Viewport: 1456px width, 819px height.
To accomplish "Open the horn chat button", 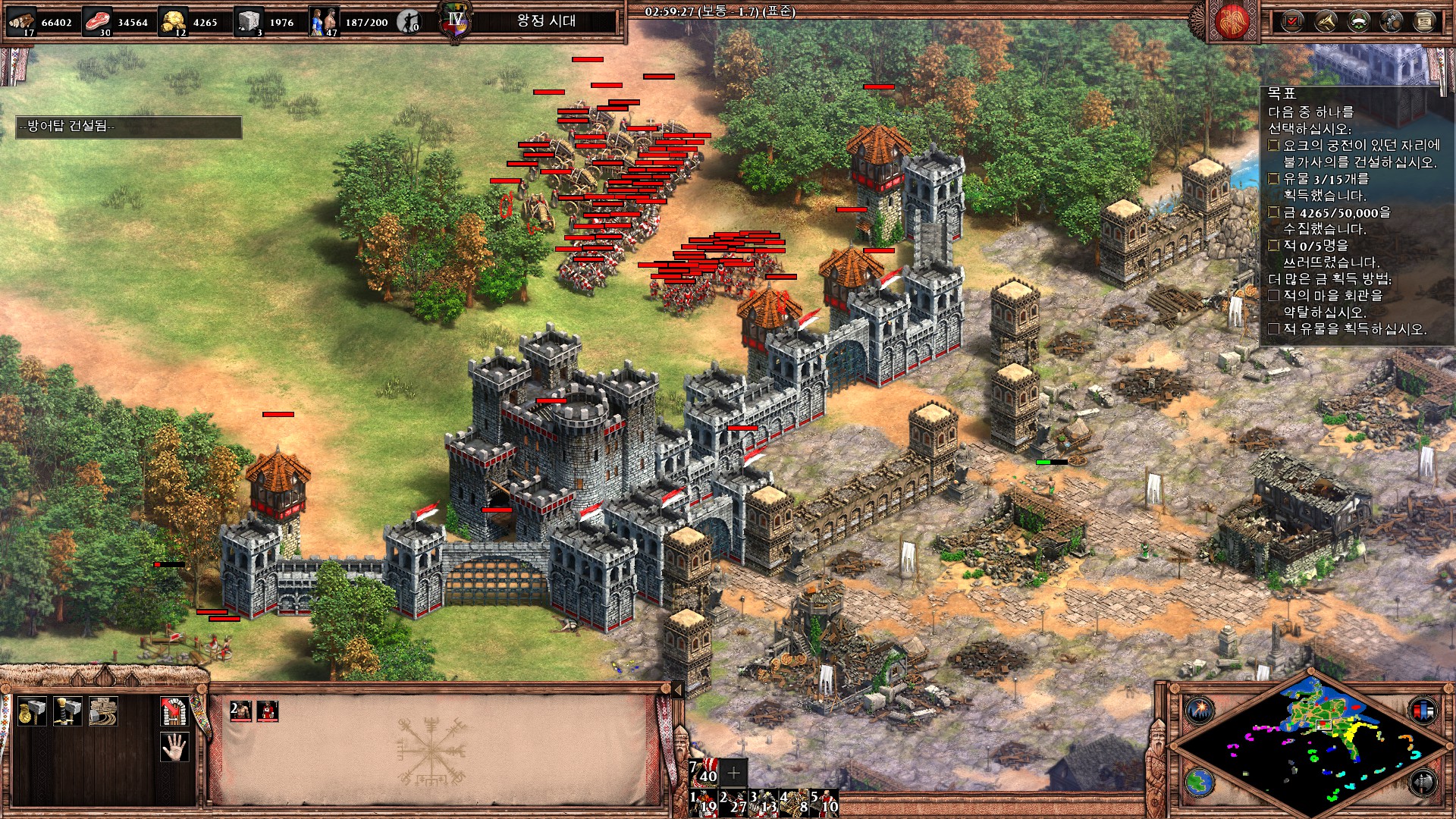I will pos(1326,21).
